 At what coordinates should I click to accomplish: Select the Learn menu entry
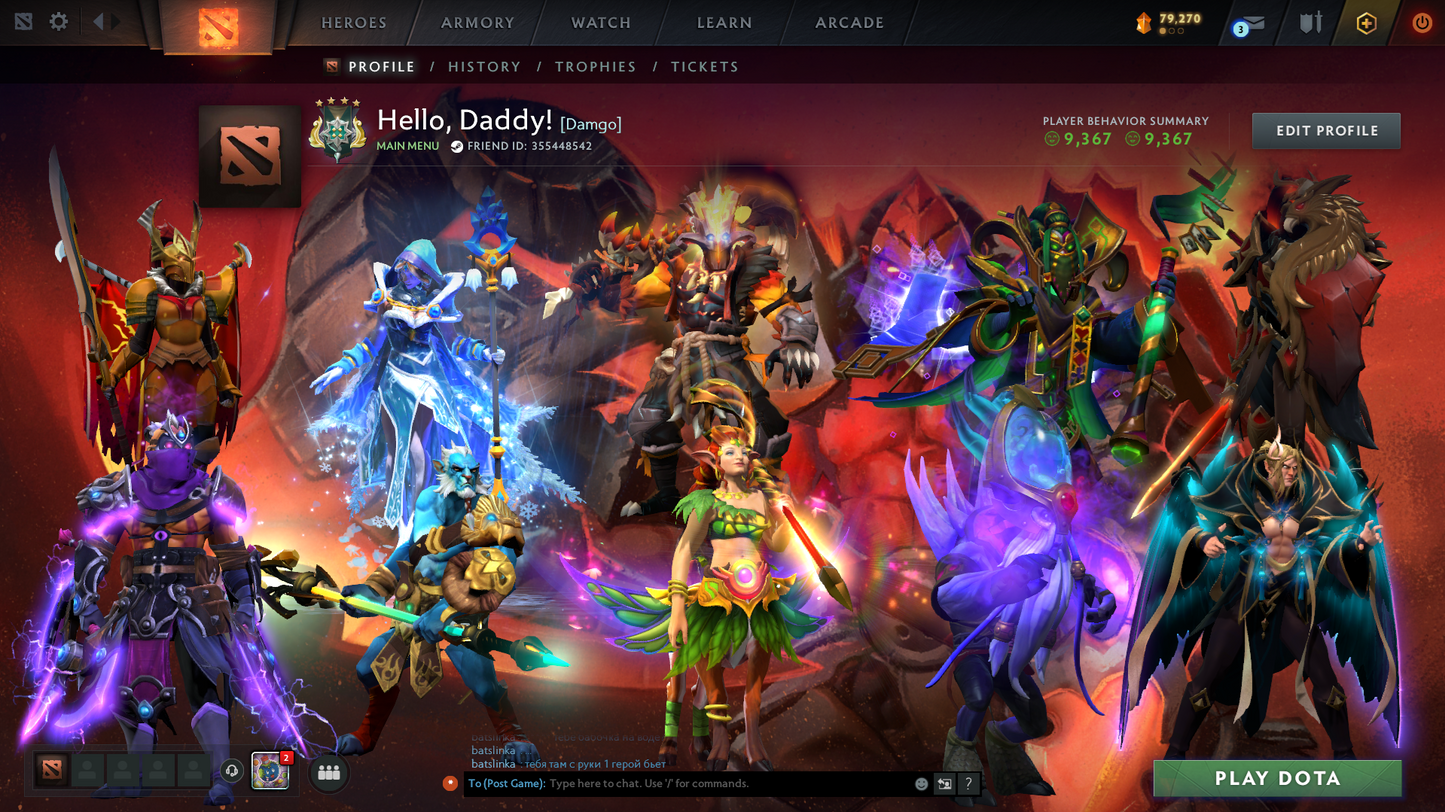(724, 23)
